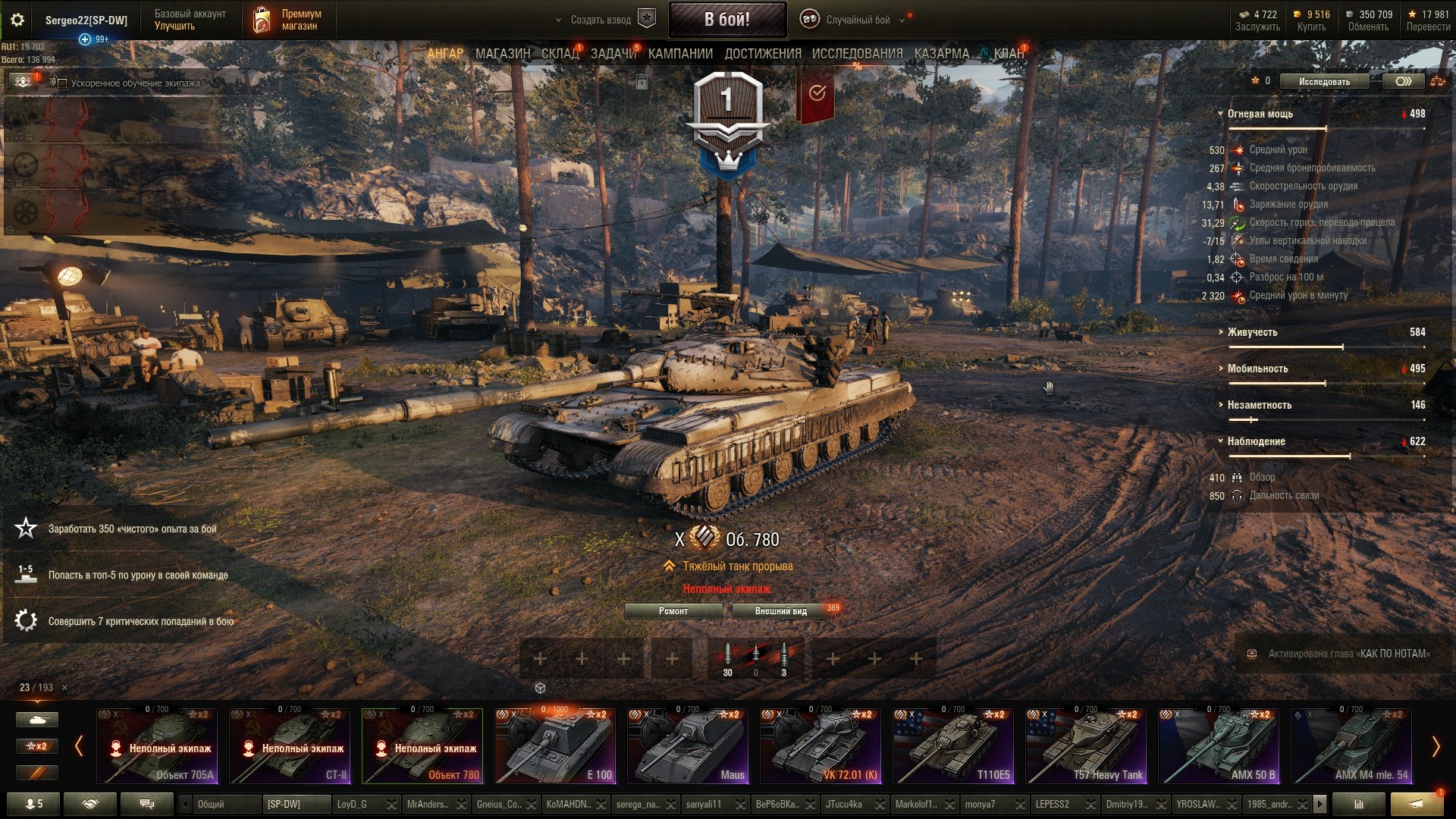This screenshot has height=819, width=1456.
Task: Open the Внешний вид customization
Action: click(780, 611)
